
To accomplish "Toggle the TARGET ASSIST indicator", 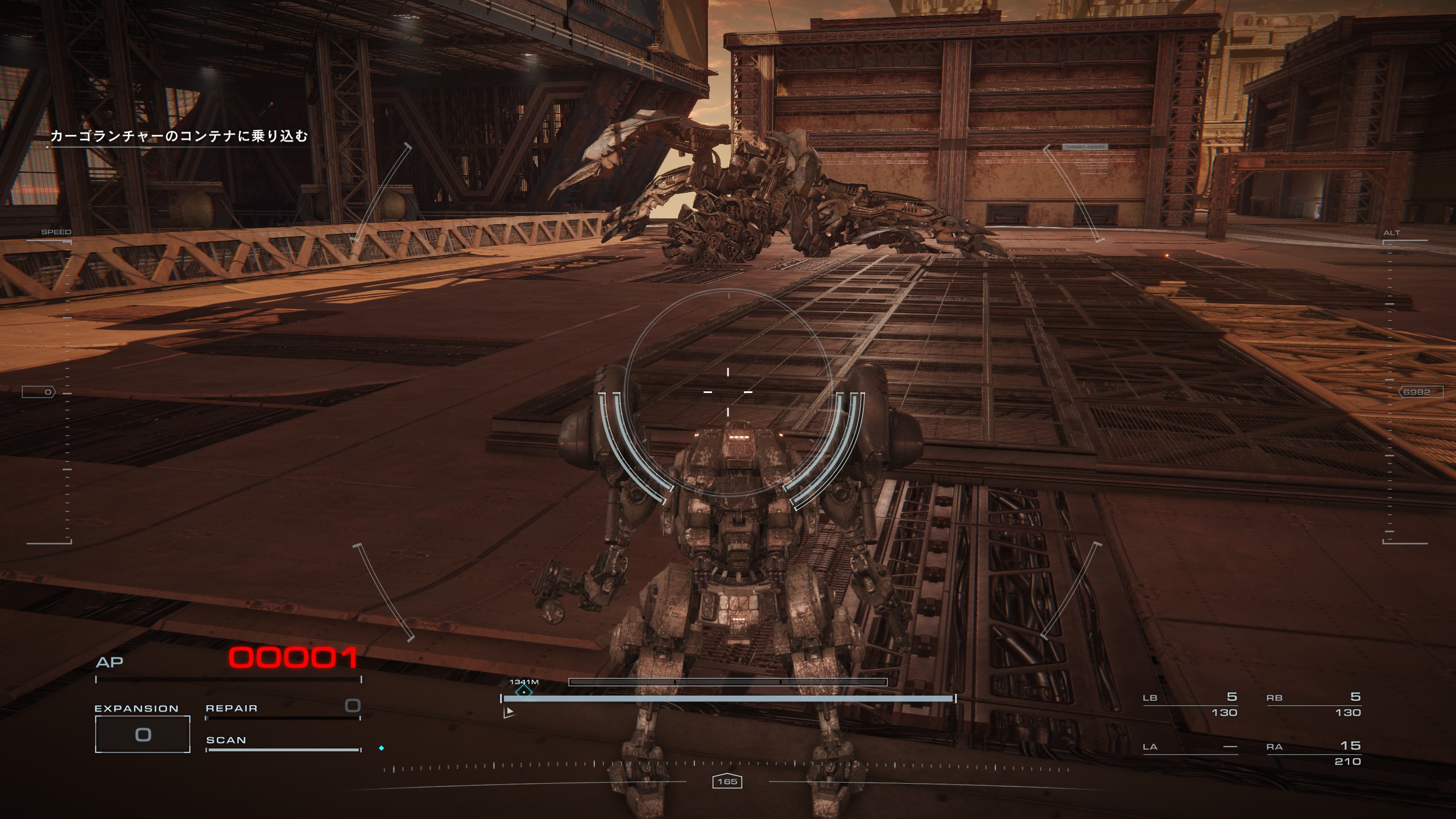I will [1085, 147].
